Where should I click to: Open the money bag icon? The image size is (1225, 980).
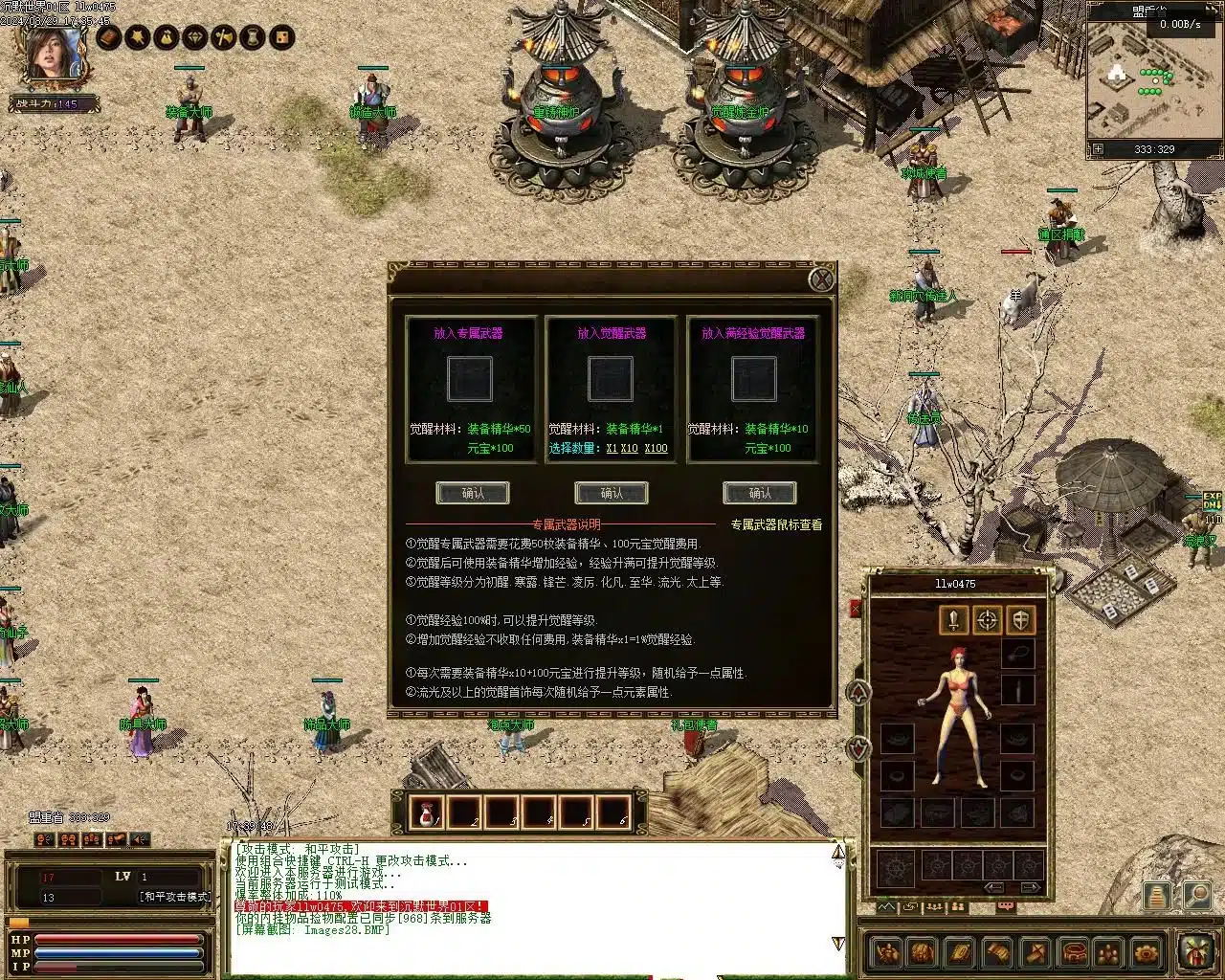(167, 37)
